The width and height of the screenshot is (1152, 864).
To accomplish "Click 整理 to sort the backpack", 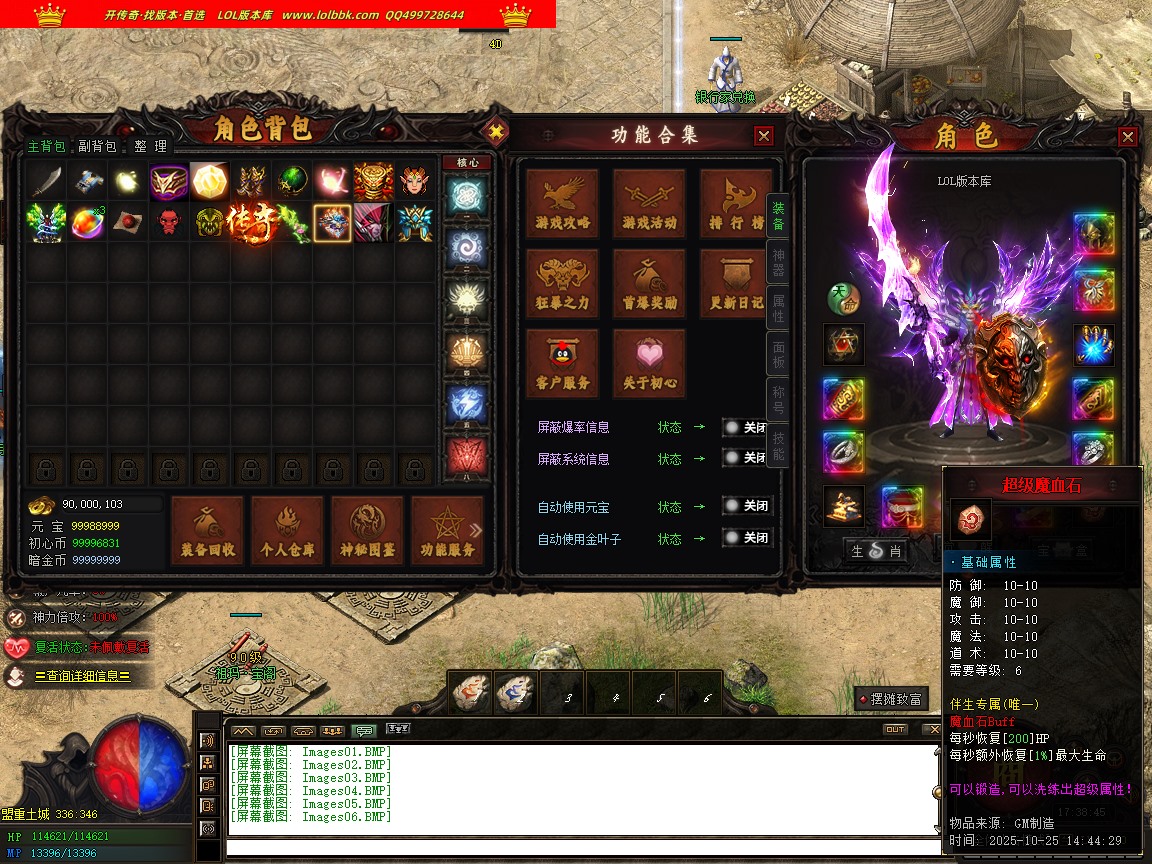I will click(151, 146).
